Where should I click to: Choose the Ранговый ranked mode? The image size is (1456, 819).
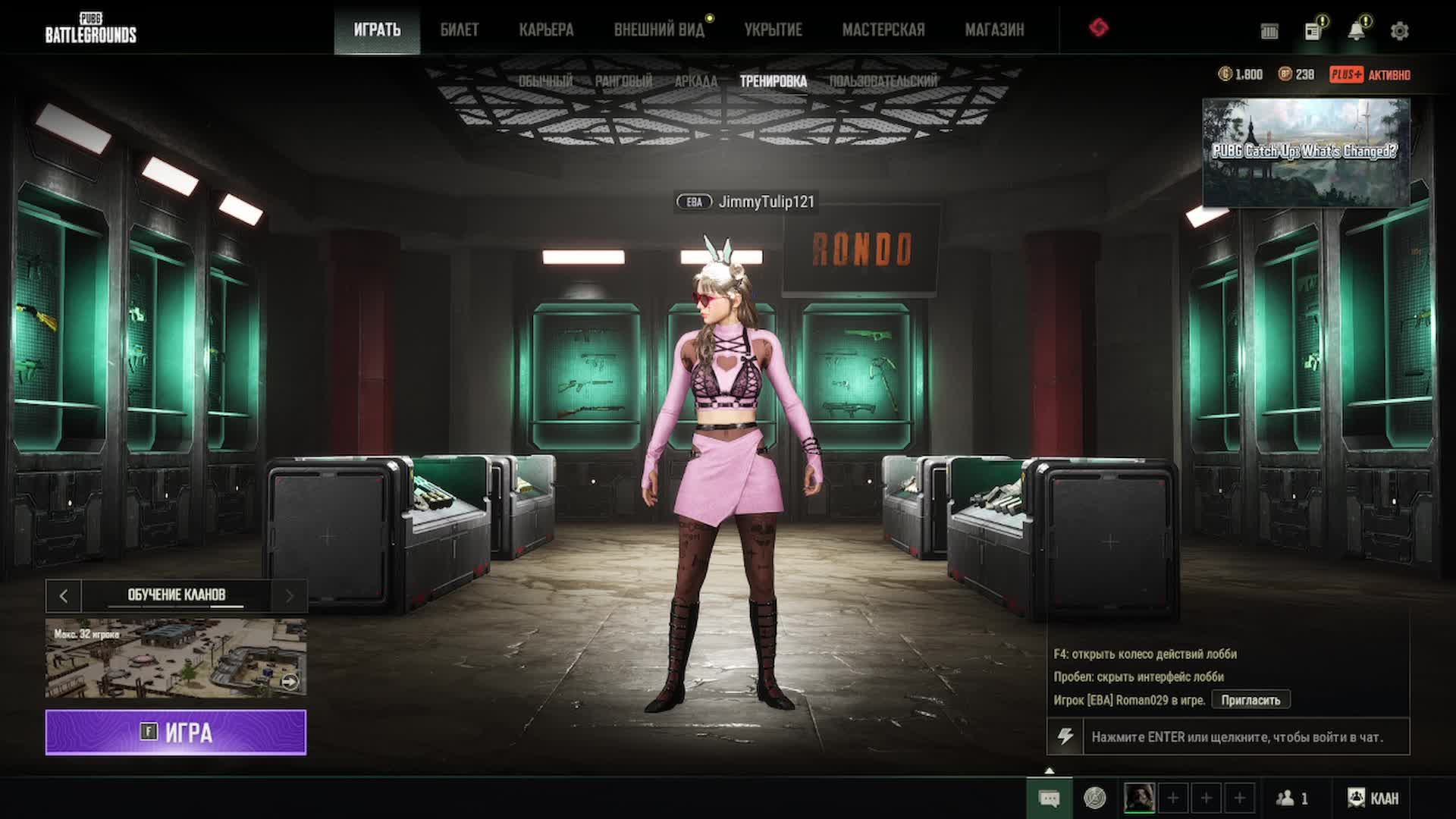click(x=623, y=81)
